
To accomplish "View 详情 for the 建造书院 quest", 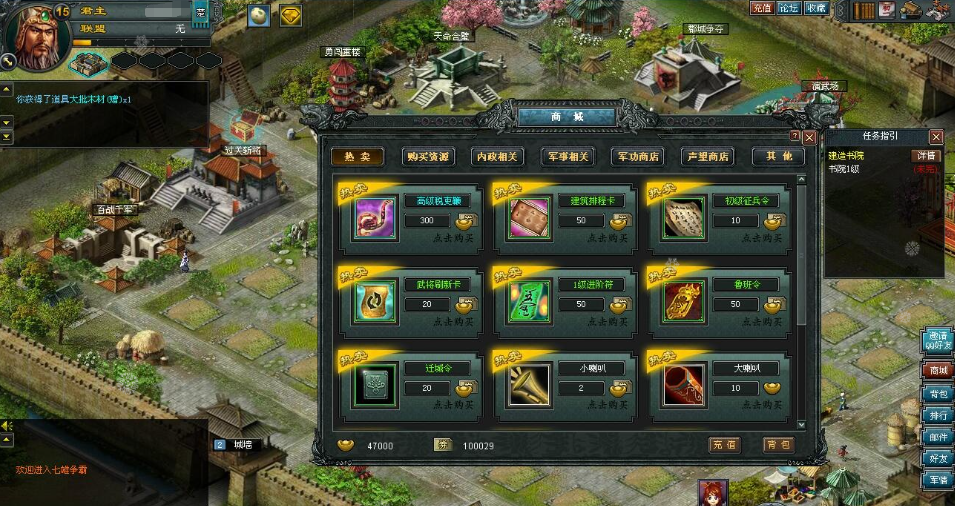I will pyautogui.click(x=925, y=155).
